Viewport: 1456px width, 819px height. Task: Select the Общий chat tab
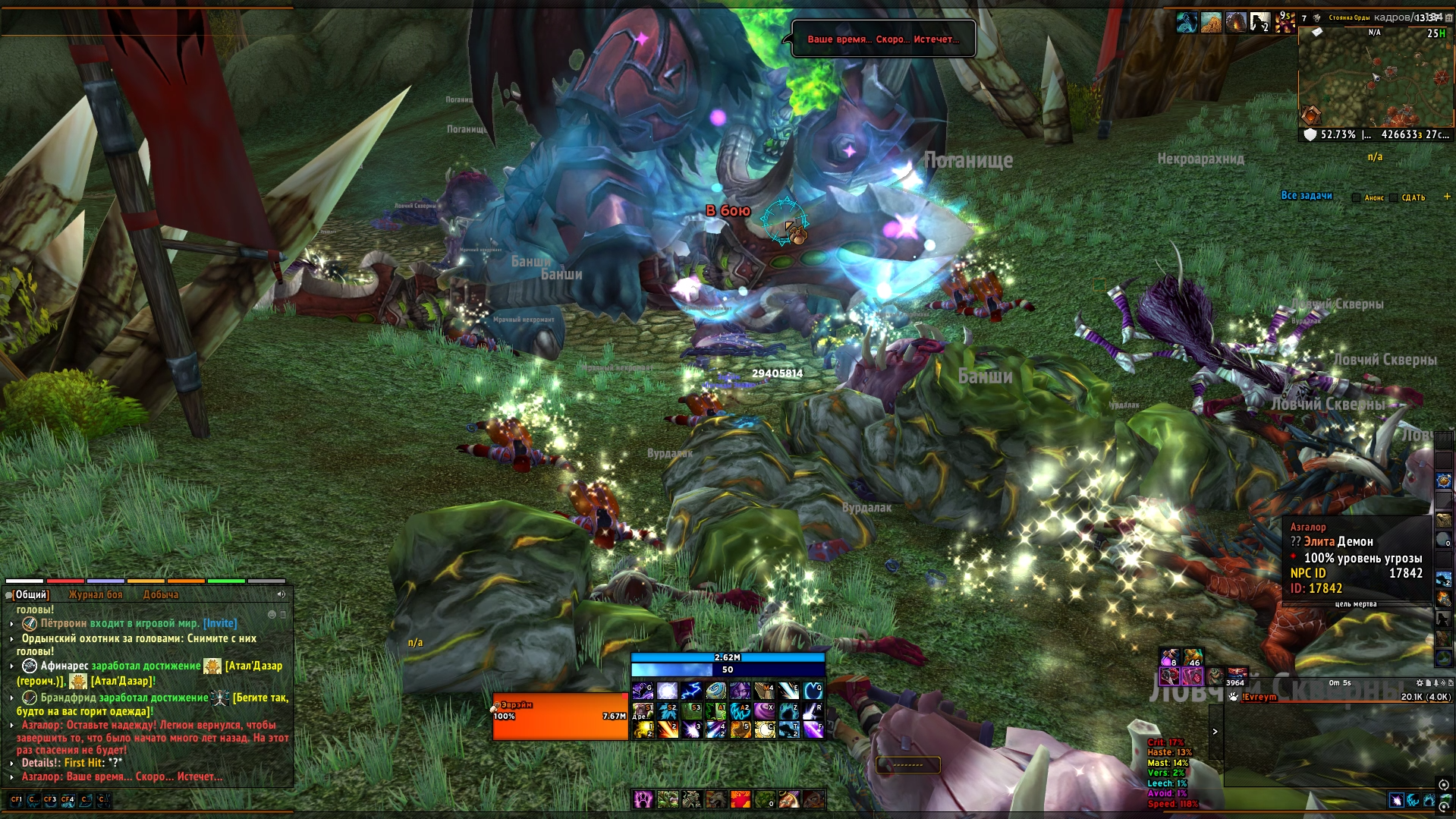[31, 595]
